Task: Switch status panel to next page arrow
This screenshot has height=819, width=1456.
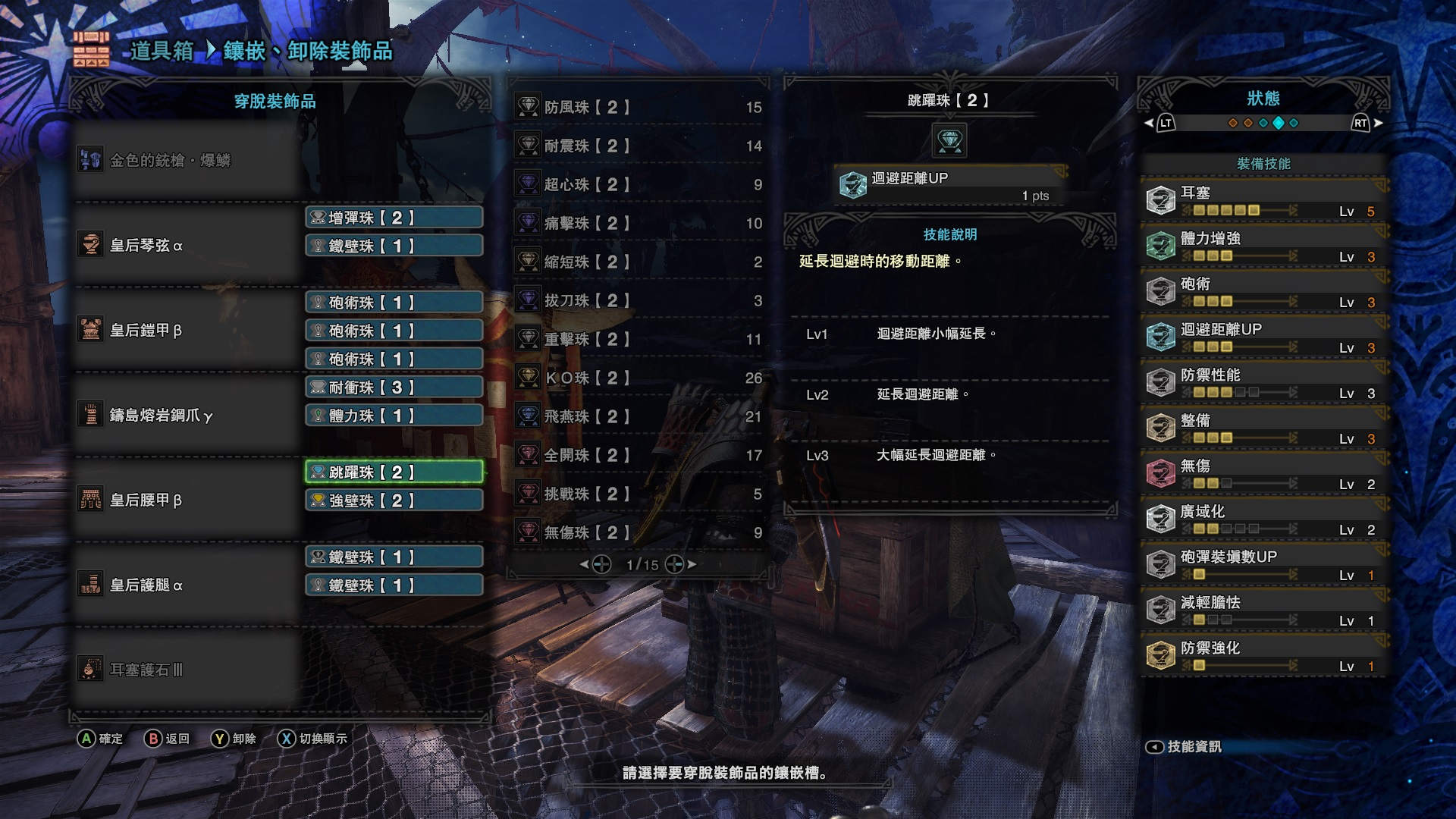Action: (x=1377, y=123)
